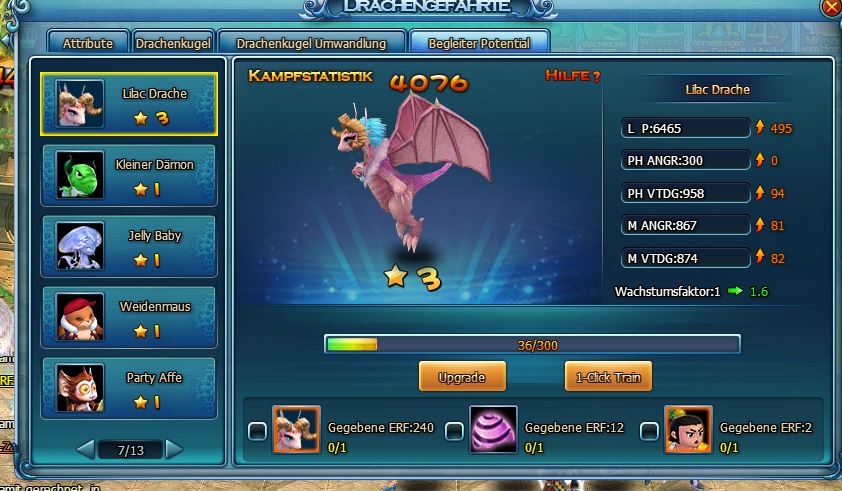Go to the next companion list page
Screen dimensions: 842x491
(x=174, y=449)
